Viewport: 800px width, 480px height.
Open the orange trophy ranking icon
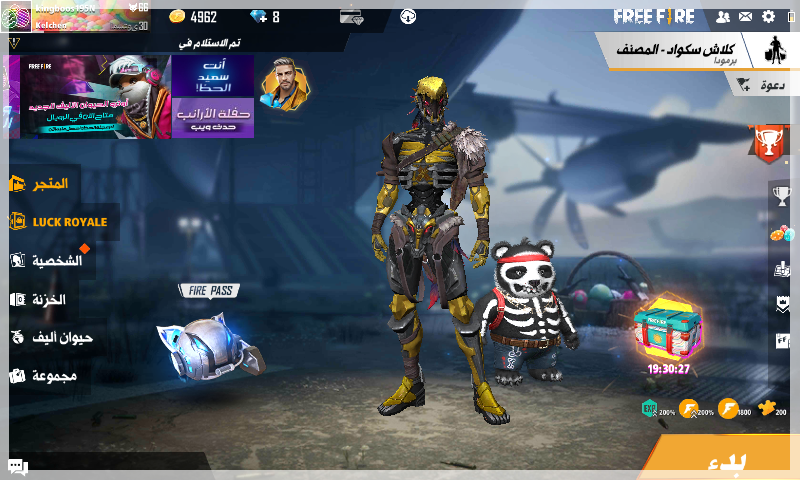(x=768, y=145)
